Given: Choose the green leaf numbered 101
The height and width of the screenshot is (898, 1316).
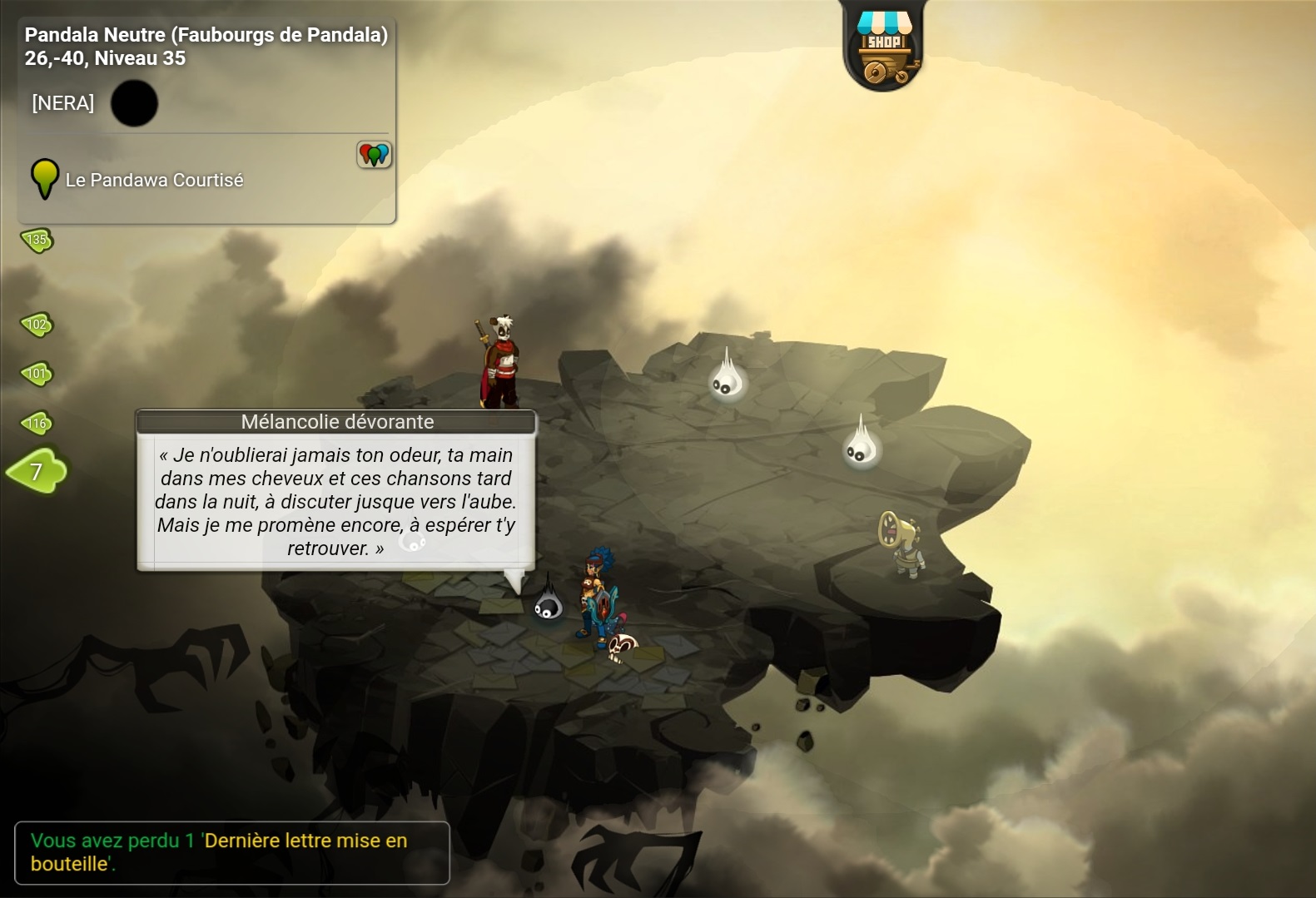Looking at the screenshot, I should (37, 374).
